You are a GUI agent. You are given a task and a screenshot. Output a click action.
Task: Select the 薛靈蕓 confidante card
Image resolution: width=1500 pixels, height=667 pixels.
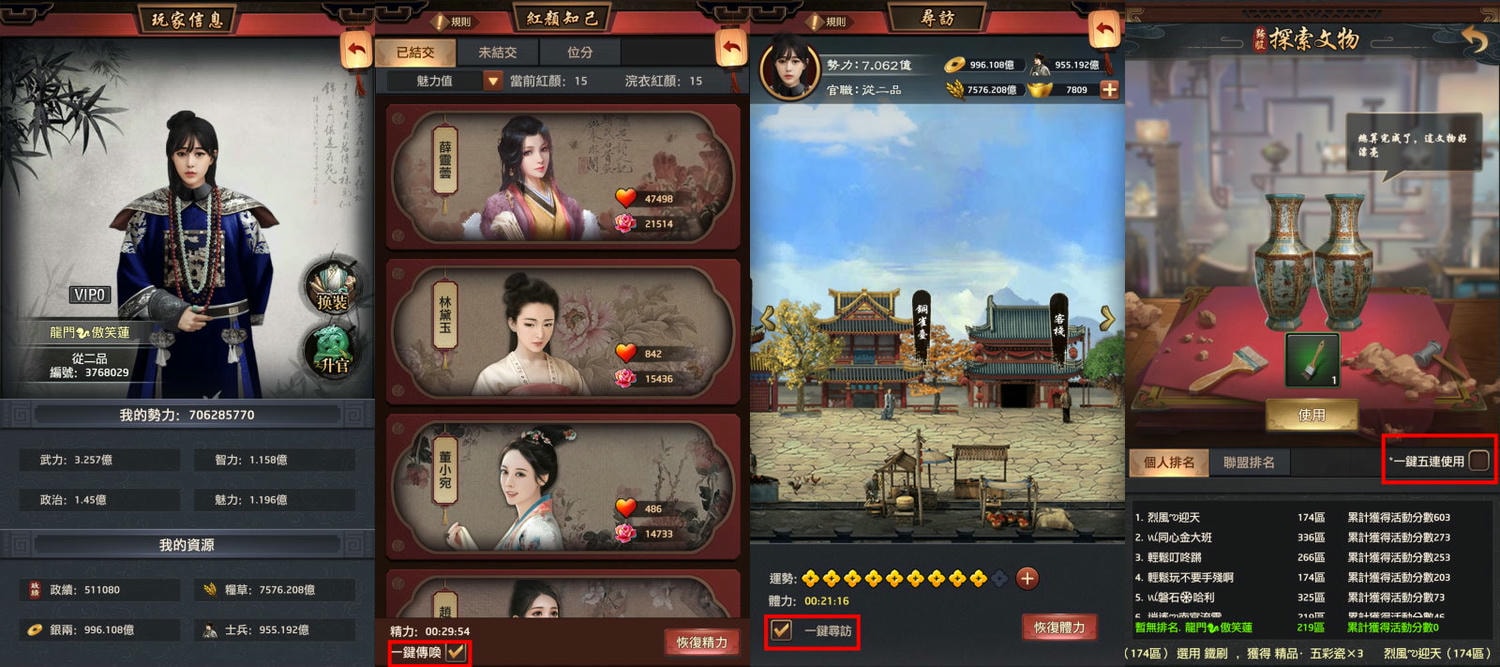click(562, 176)
